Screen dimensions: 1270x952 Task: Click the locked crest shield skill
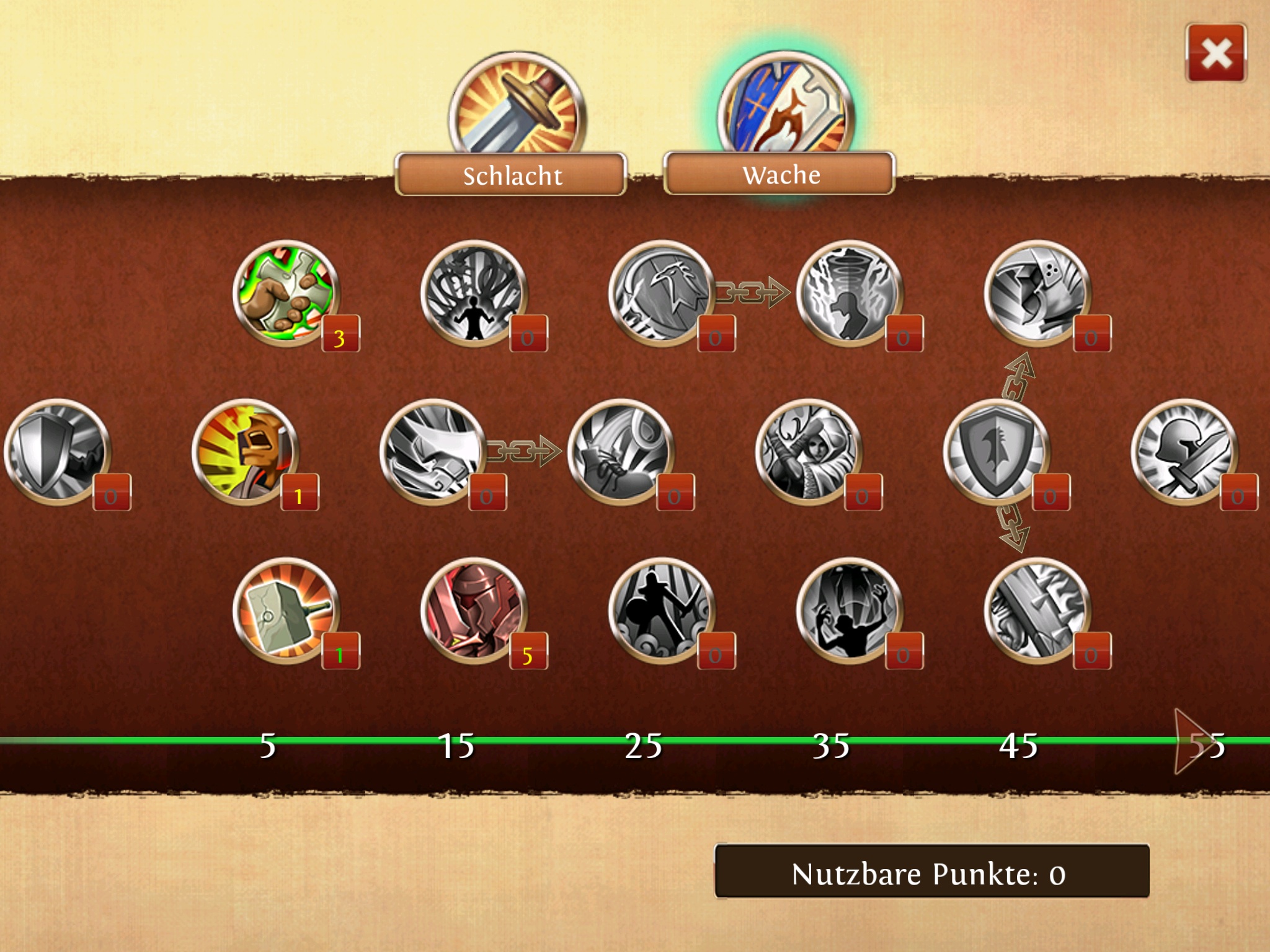pos(997,452)
